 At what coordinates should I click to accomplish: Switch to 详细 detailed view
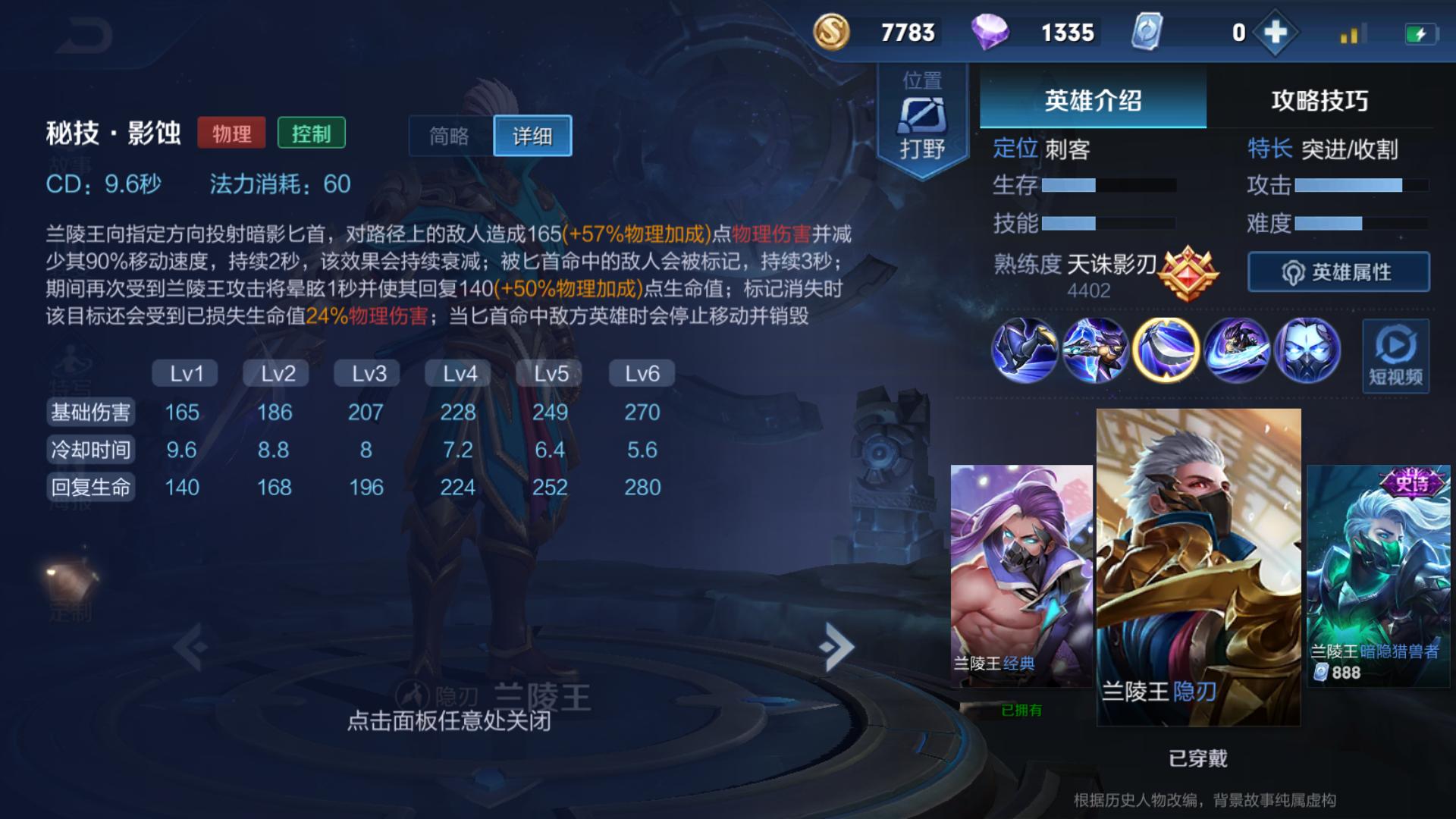(532, 135)
